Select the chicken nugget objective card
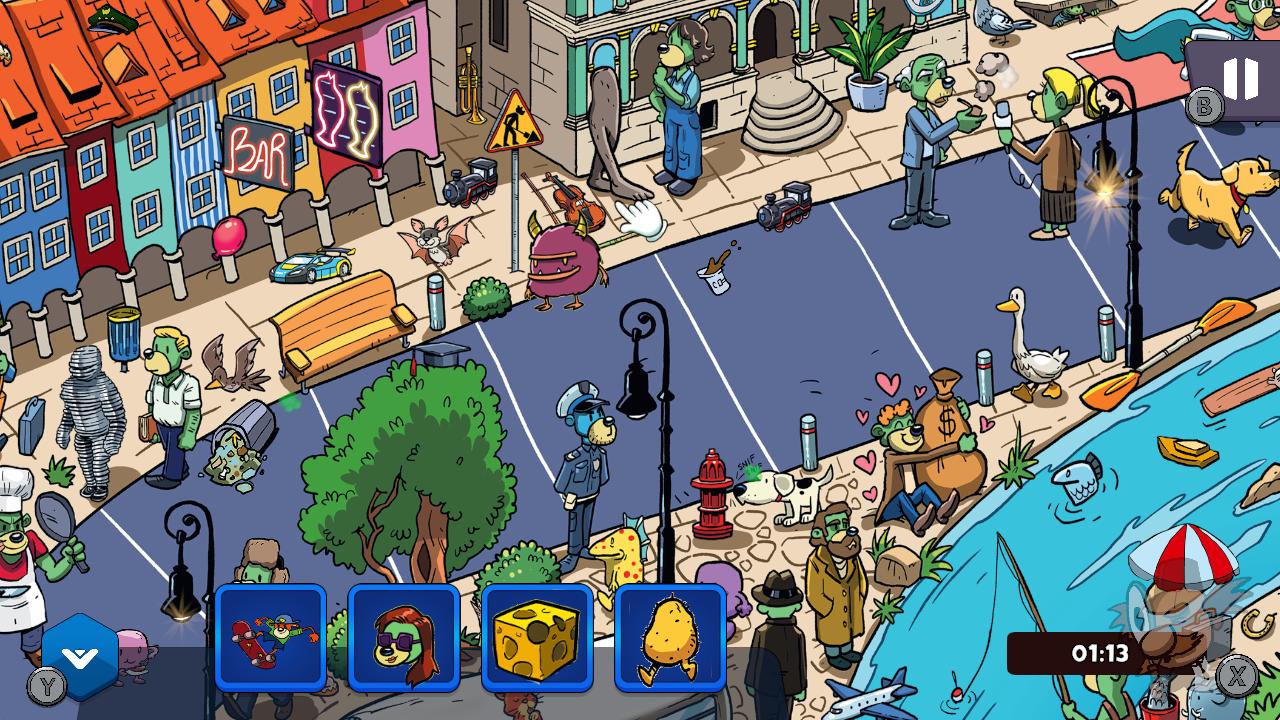 tap(669, 640)
